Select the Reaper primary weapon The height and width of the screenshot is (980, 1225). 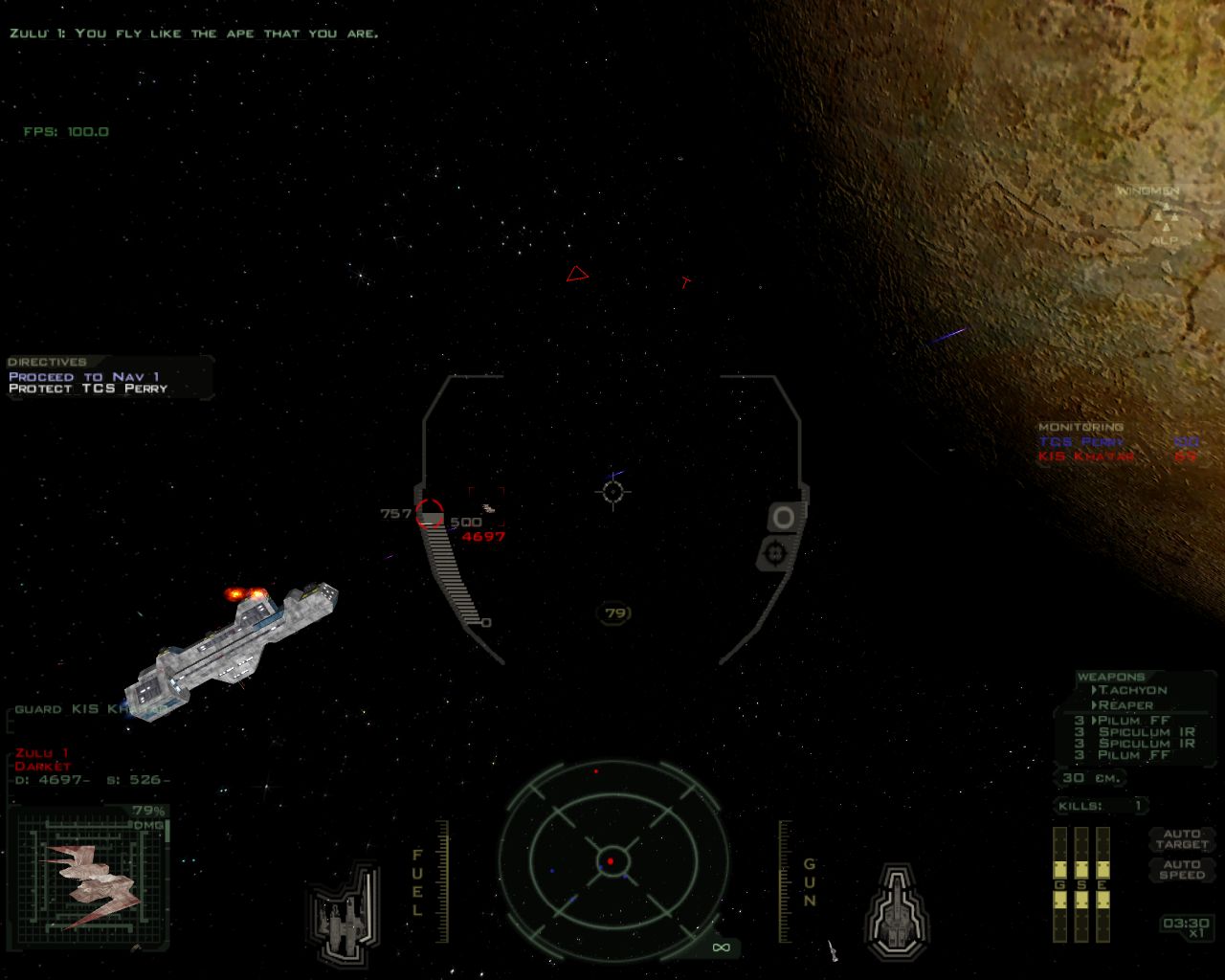(1125, 705)
